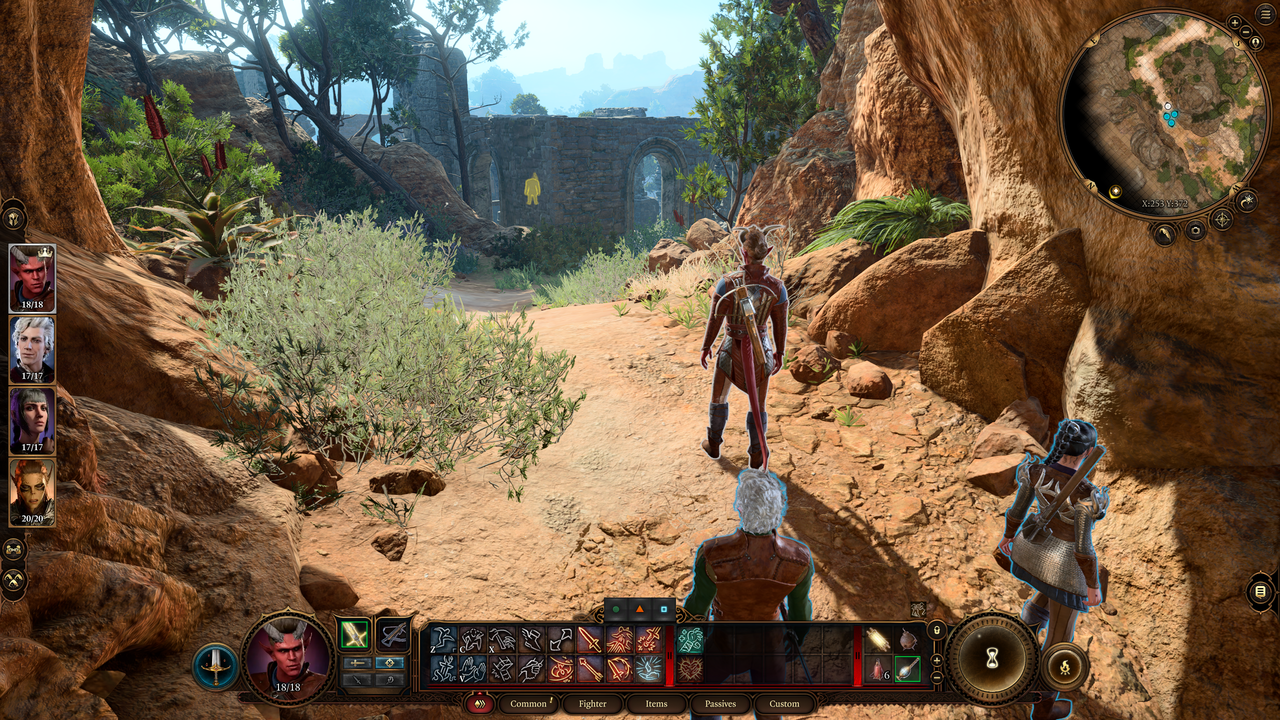
Task: Select the crossbow ranged weapon slot
Action: (393, 634)
